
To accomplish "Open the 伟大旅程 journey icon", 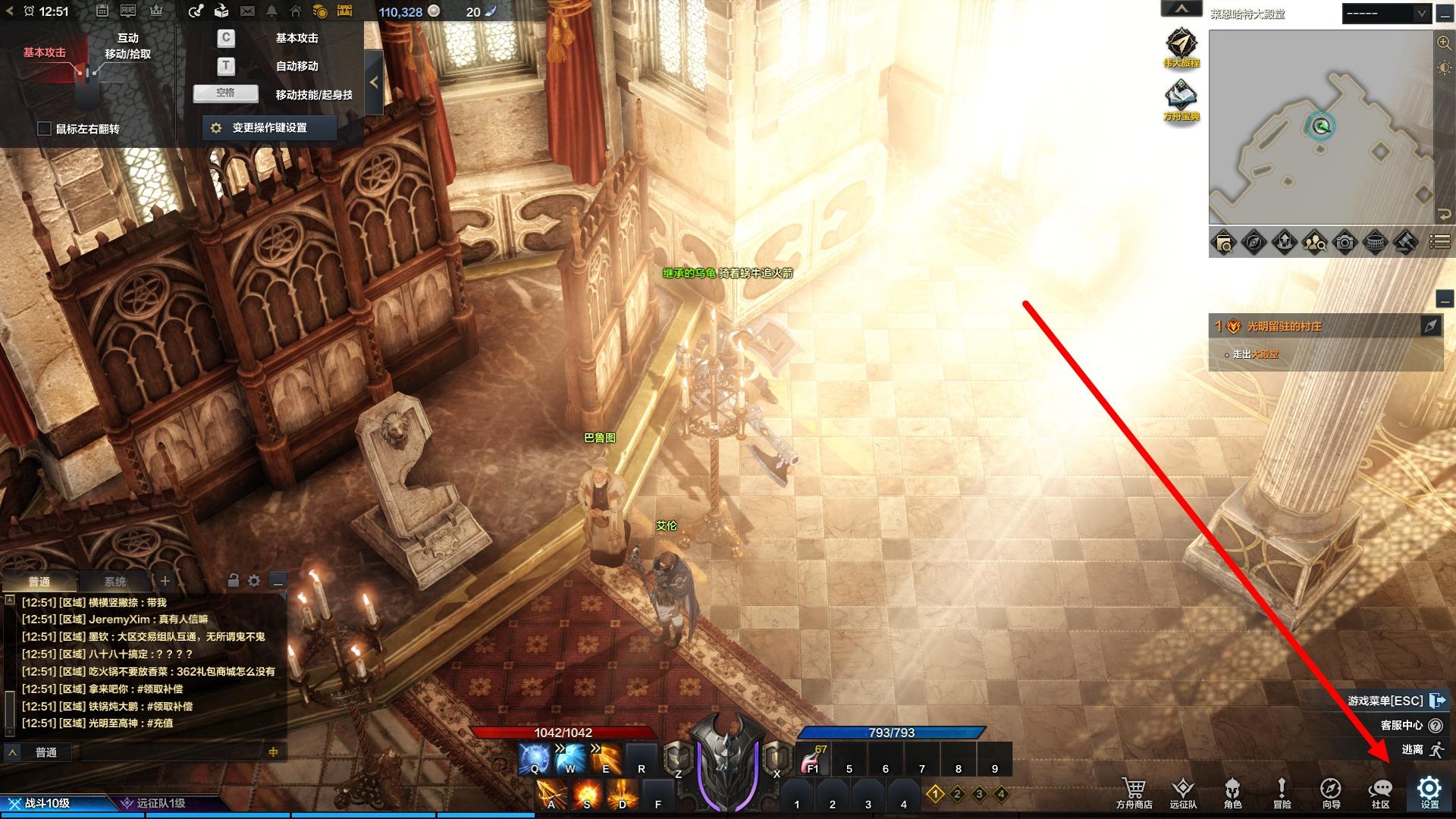I will pyautogui.click(x=1181, y=48).
